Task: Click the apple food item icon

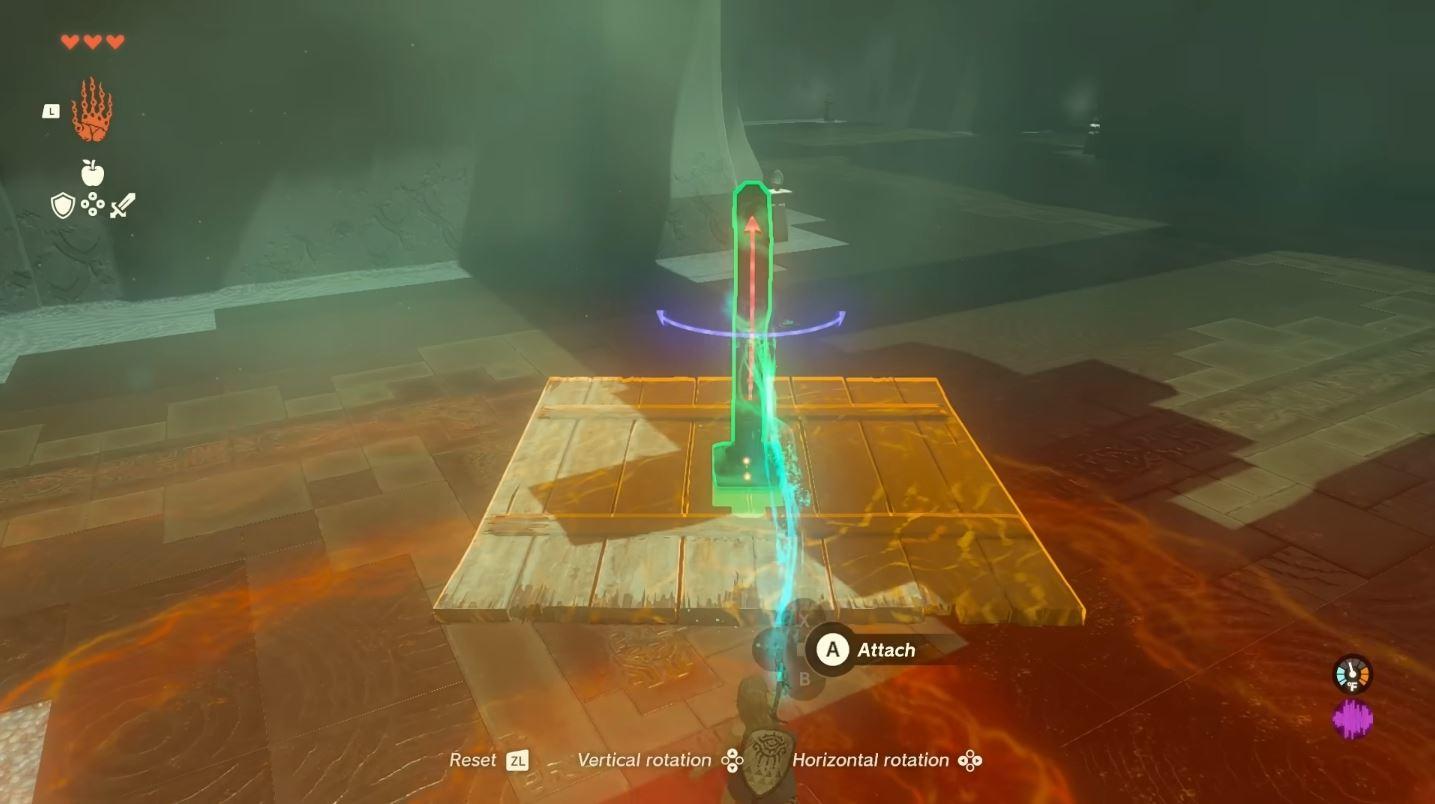Action: pyautogui.click(x=91, y=171)
